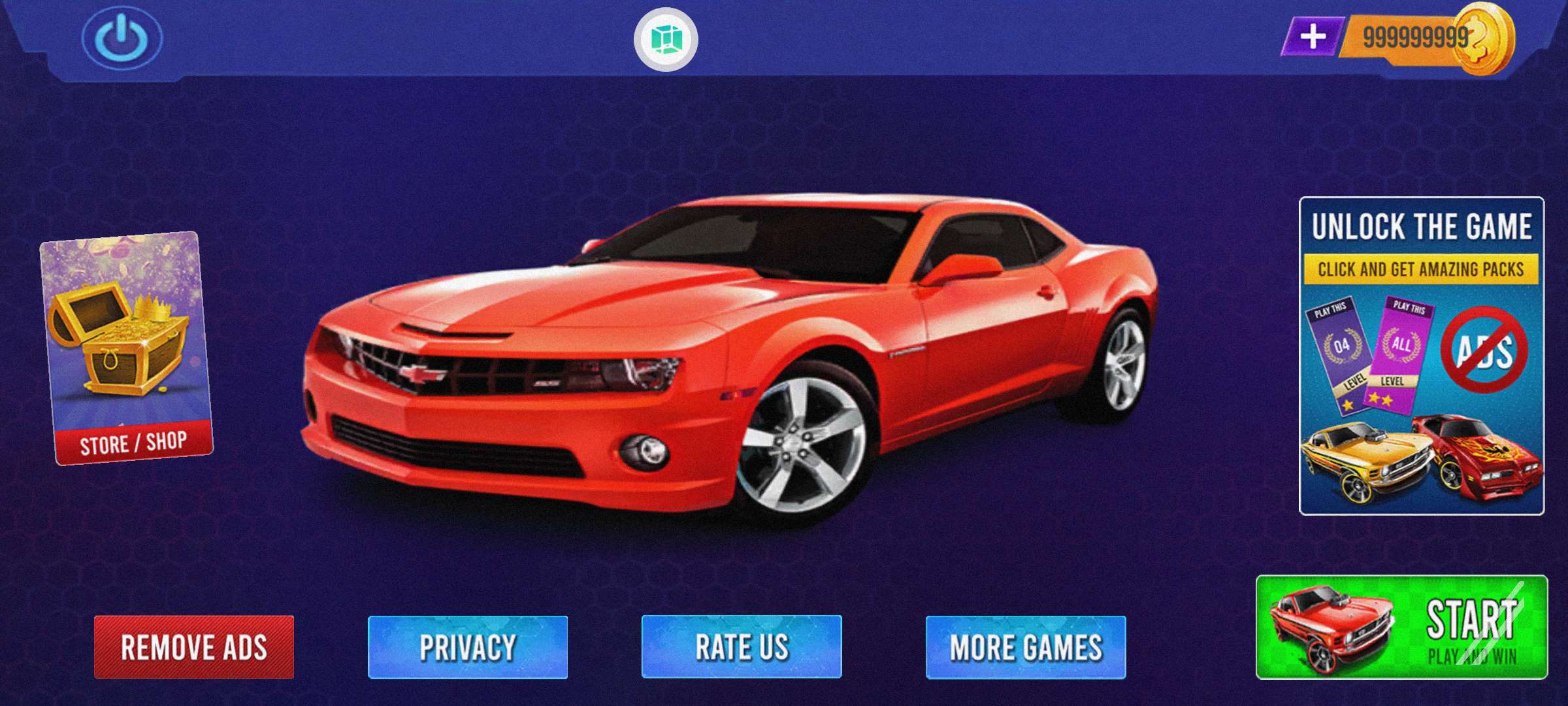Open the green cube icon at top
This screenshot has width=1568, height=706.
pyautogui.click(x=666, y=39)
